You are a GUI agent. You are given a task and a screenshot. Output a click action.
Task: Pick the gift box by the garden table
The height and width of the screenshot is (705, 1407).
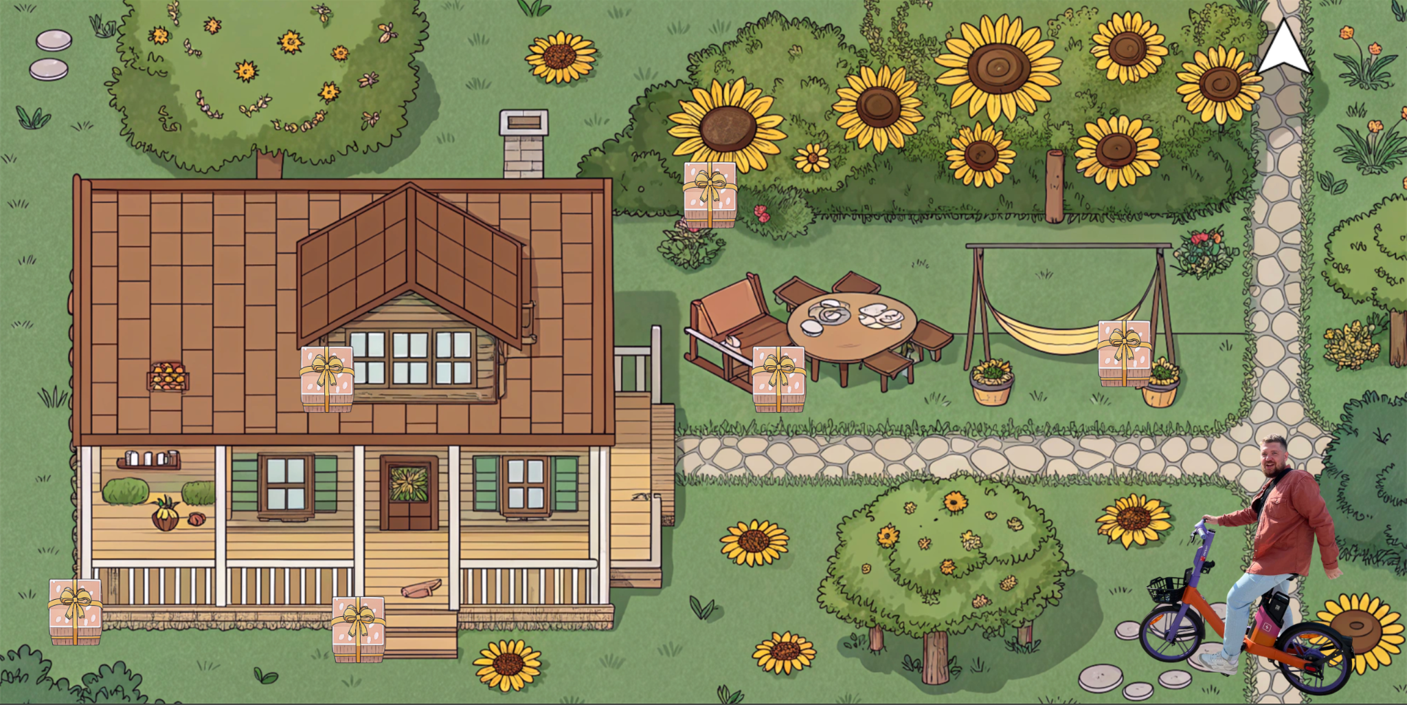(x=778, y=379)
